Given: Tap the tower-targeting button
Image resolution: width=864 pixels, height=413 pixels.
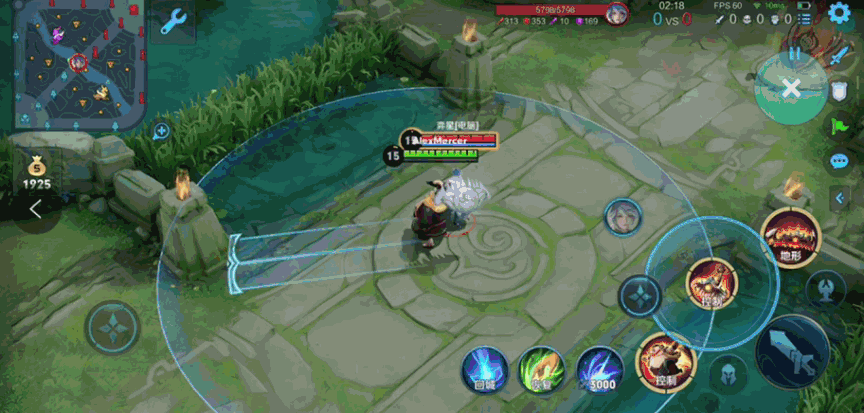Looking at the screenshot, I should click(826, 290).
